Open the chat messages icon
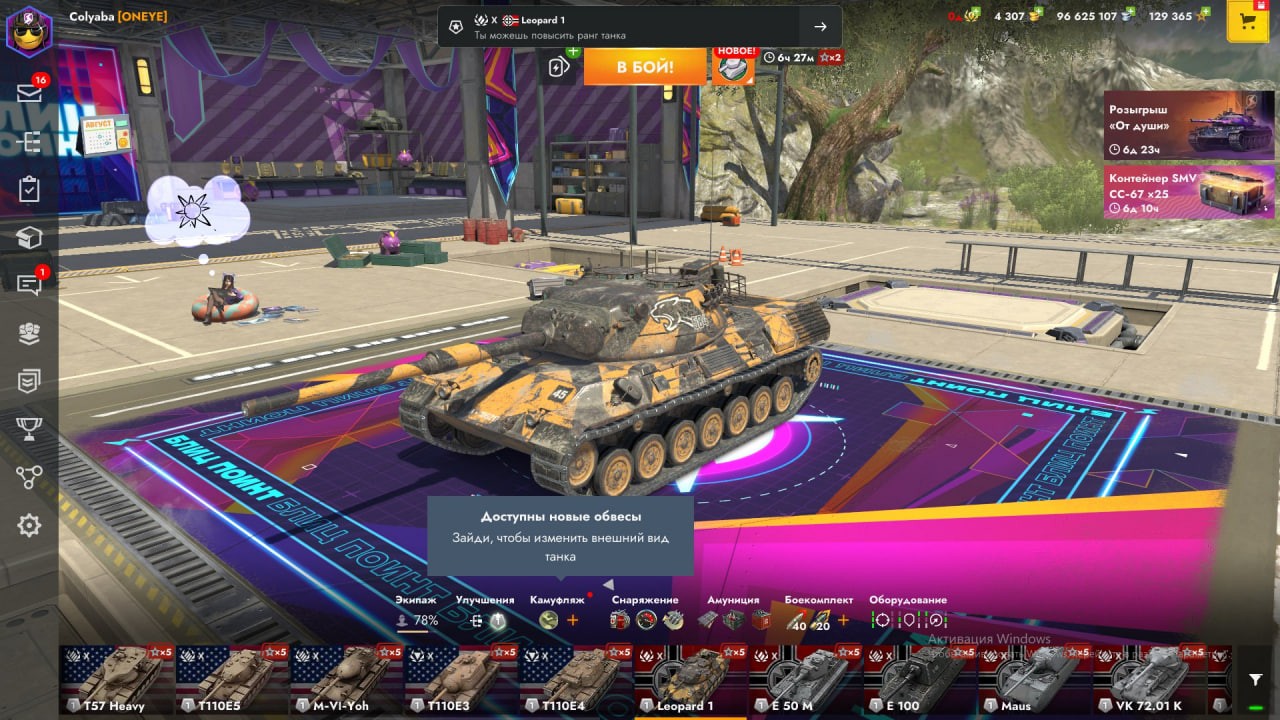The height and width of the screenshot is (720, 1280). tap(29, 284)
